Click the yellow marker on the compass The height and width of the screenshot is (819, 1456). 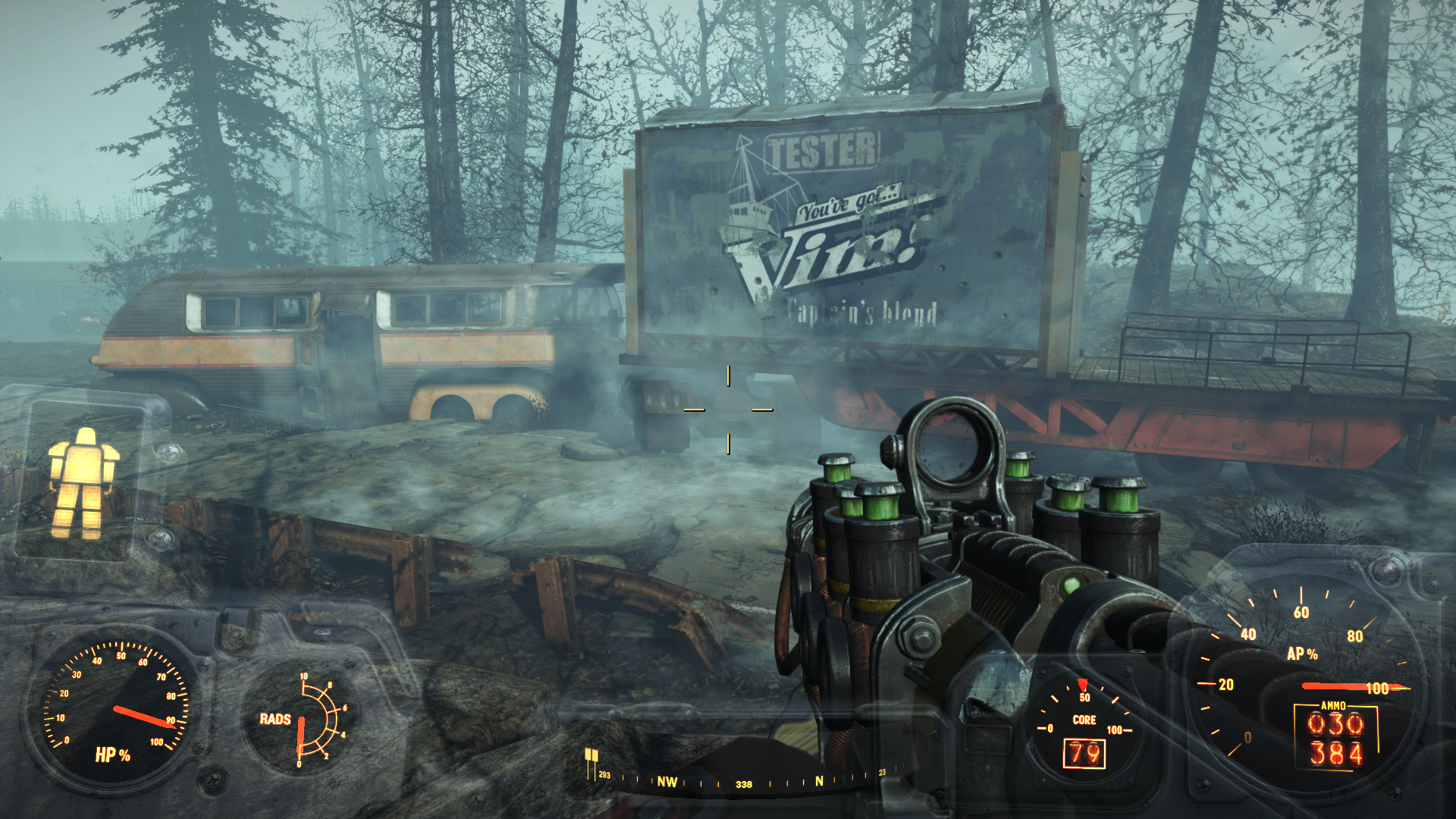591,756
